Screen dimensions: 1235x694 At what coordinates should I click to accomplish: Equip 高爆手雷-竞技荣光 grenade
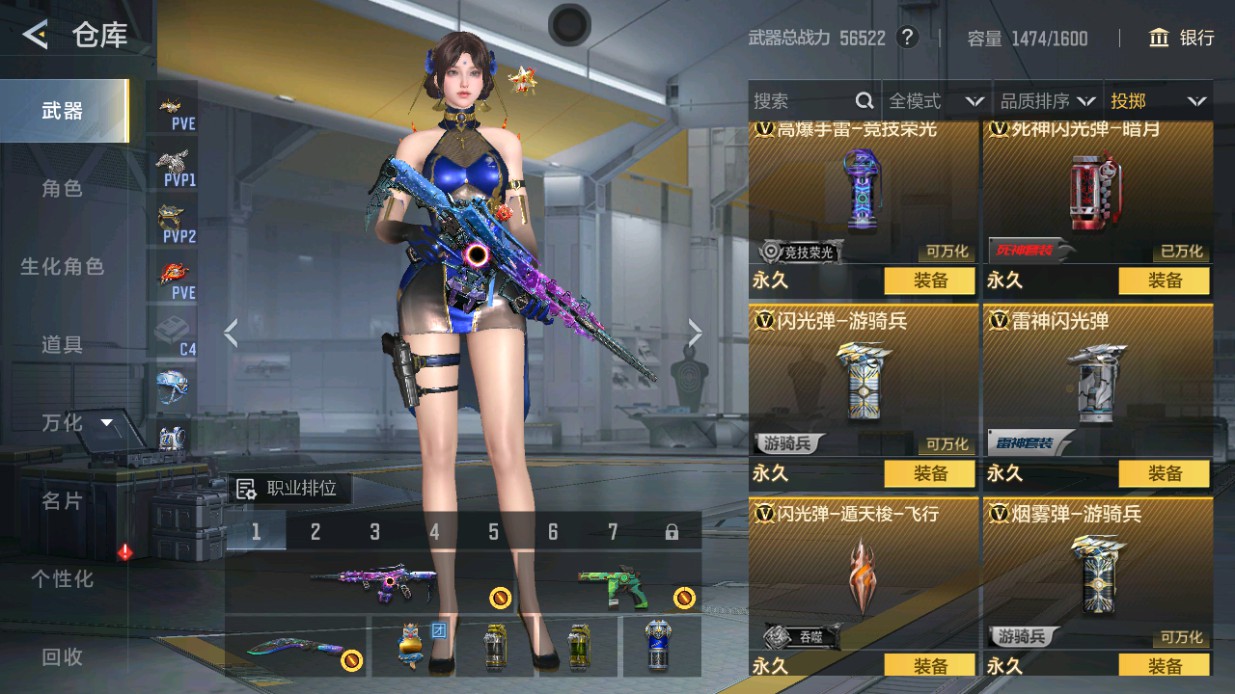click(929, 281)
